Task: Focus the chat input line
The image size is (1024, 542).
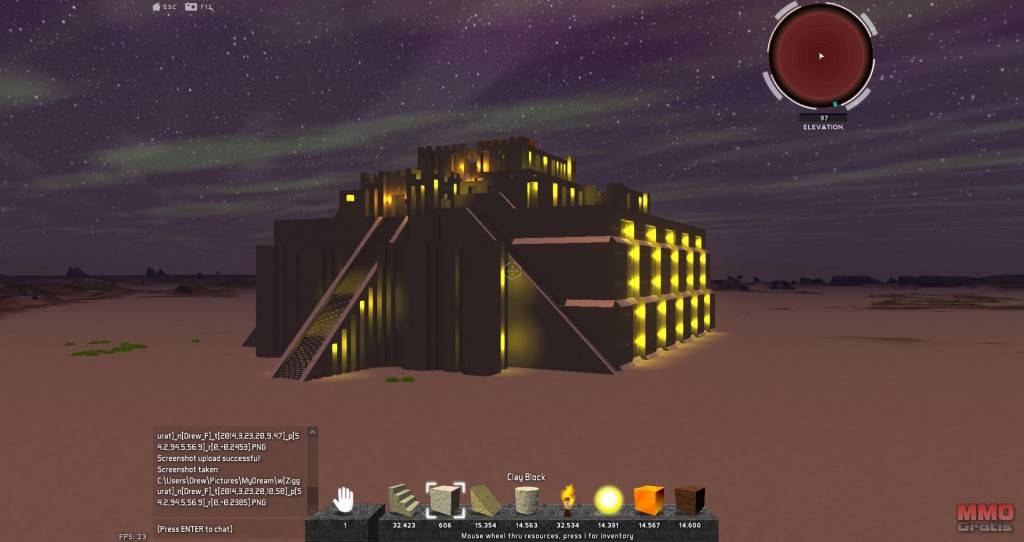Action: 230,528
